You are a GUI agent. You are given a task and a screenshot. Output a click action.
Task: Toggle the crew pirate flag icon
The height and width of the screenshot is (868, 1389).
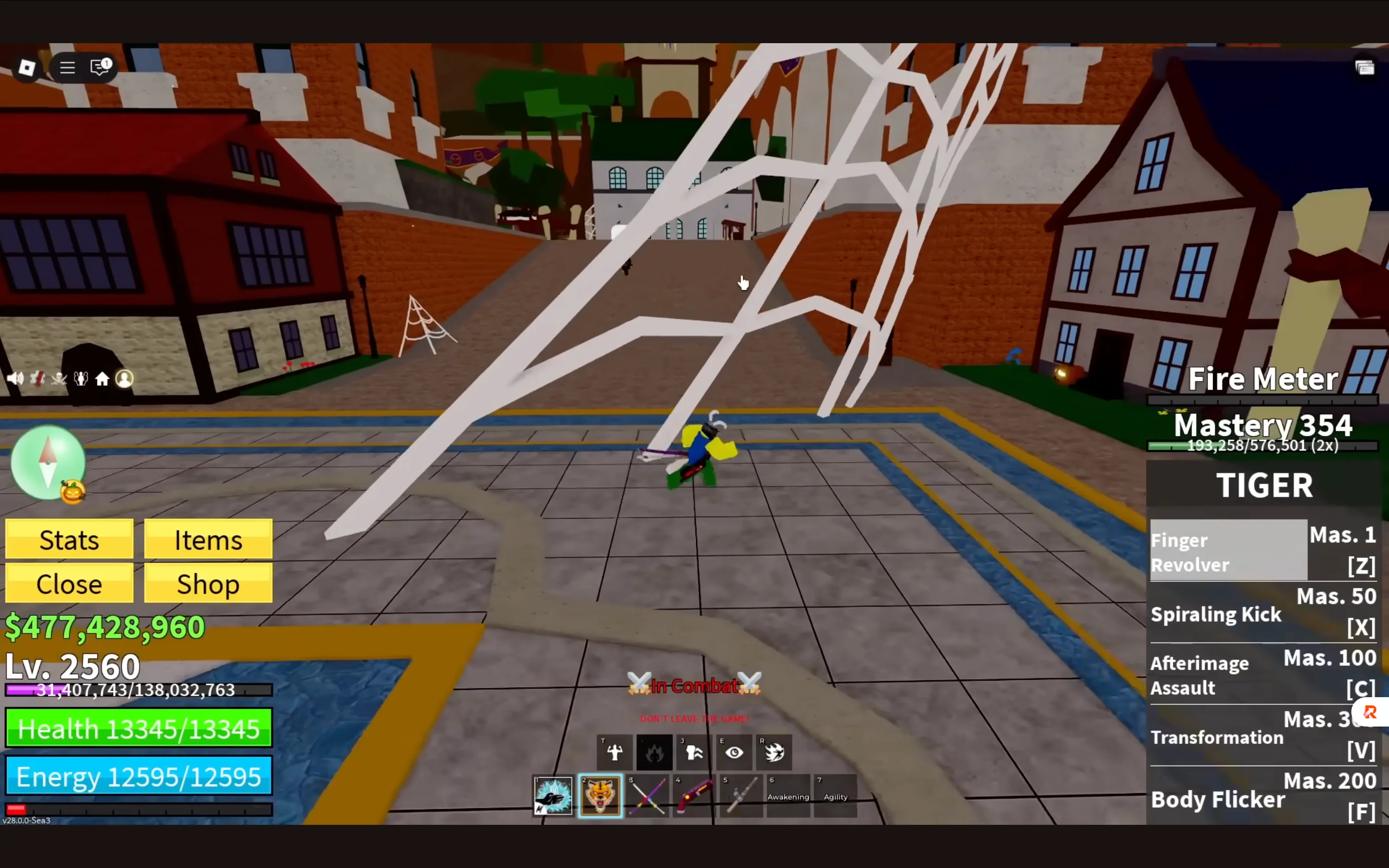(59, 378)
